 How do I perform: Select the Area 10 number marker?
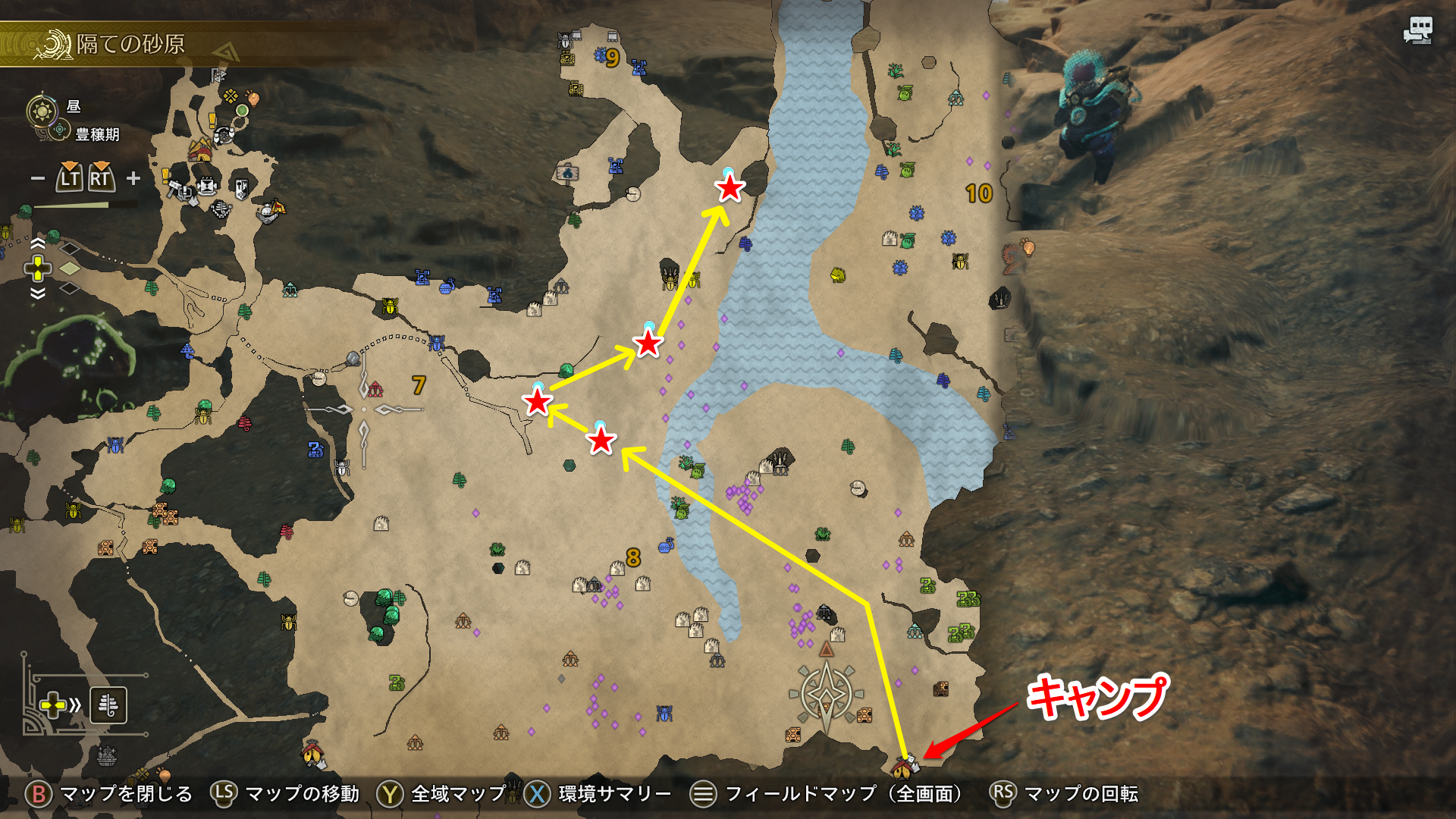pyautogui.click(x=978, y=193)
